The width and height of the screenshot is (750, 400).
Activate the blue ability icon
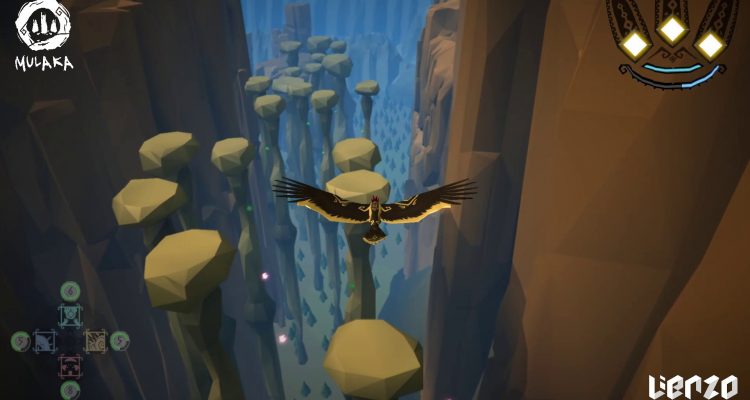[x=46, y=341]
